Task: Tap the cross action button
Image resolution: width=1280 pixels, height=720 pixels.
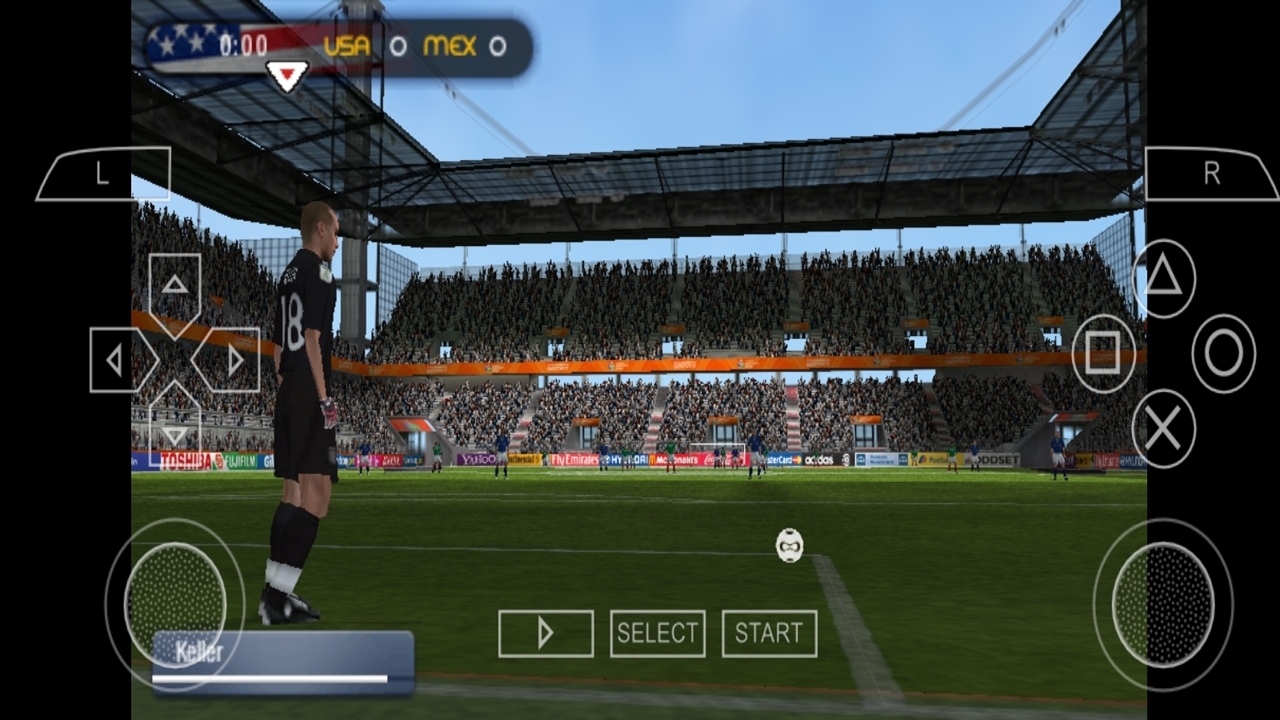Action: point(1163,428)
